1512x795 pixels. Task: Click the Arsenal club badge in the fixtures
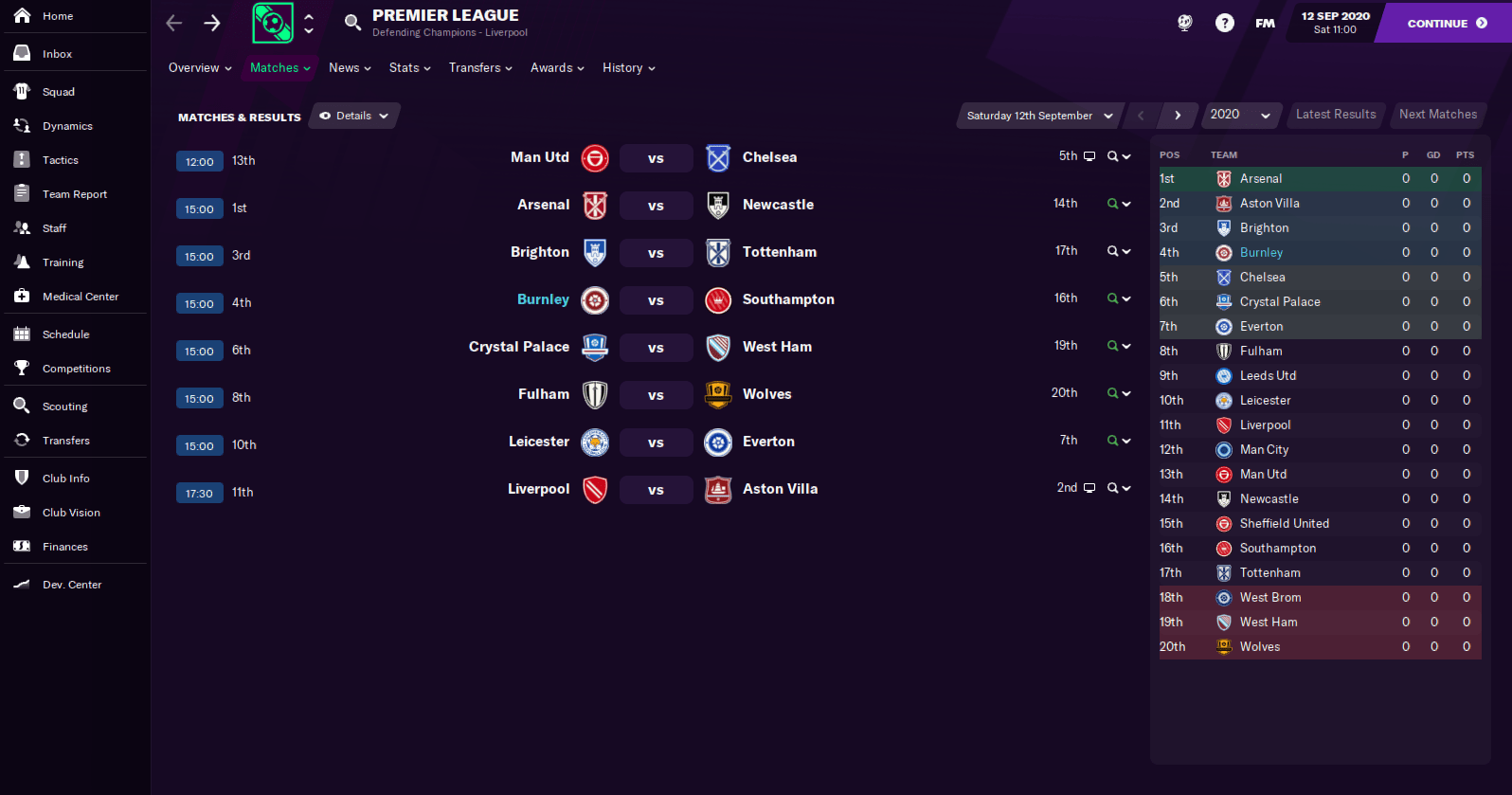[x=595, y=206]
